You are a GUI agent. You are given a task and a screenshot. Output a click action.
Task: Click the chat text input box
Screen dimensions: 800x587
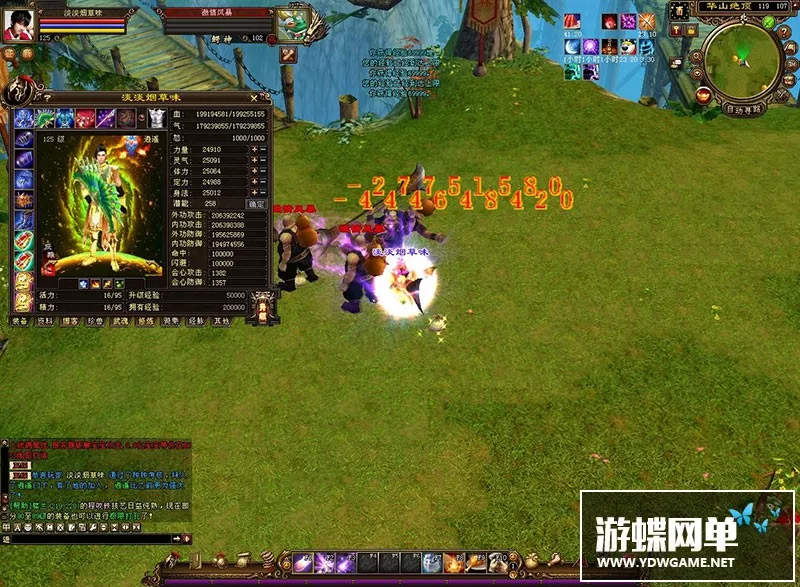point(90,540)
